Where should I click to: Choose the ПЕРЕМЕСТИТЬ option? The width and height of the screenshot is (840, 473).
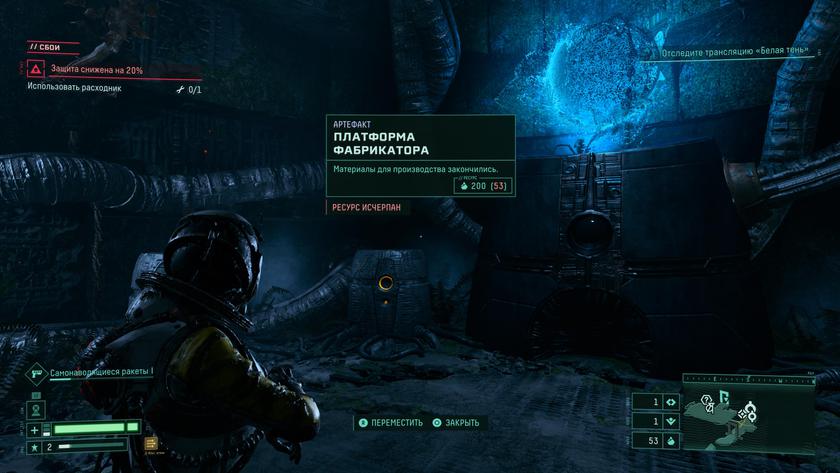391,423
